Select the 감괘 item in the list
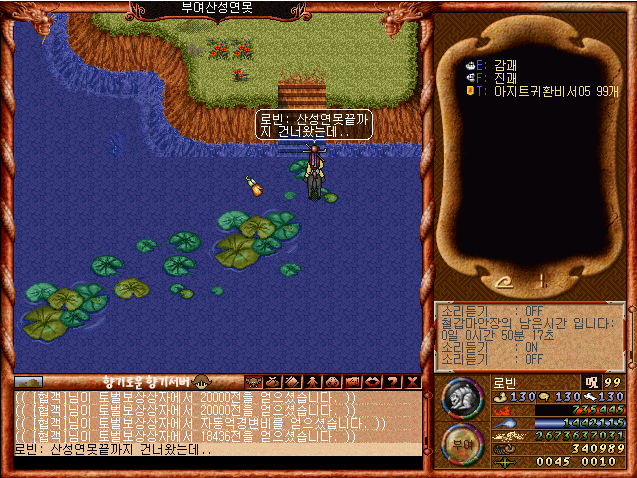Screen dimensions: 637x478 (x=507, y=64)
